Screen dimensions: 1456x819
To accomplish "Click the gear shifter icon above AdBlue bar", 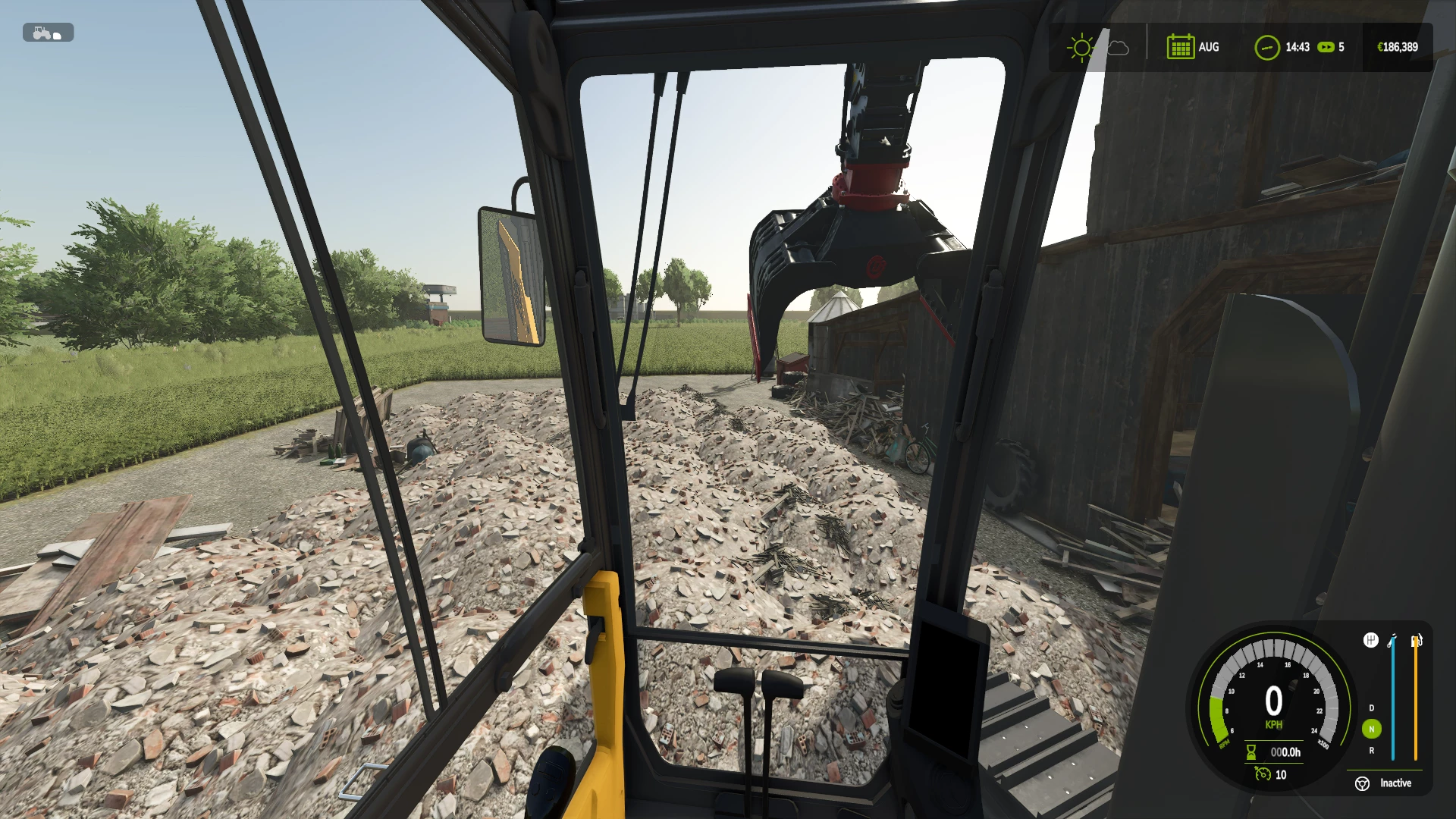I will [x=1371, y=640].
